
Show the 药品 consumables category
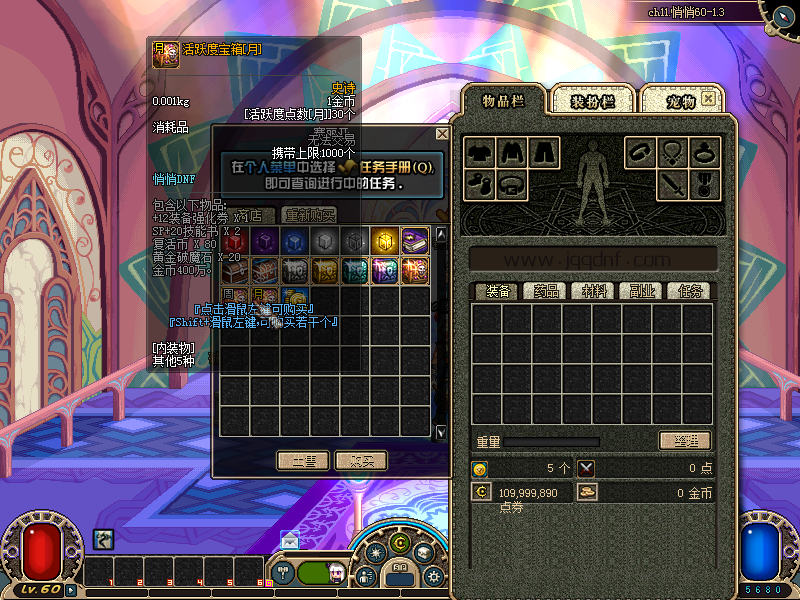545,291
